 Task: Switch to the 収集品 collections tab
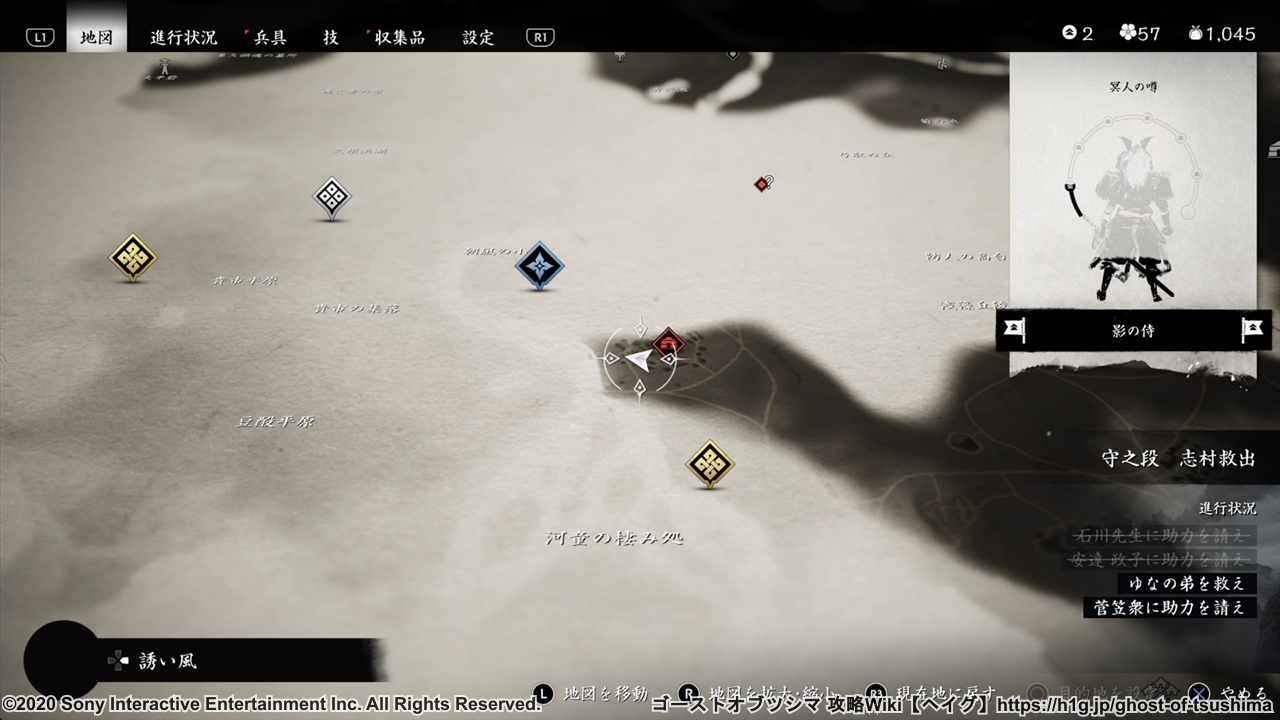400,37
